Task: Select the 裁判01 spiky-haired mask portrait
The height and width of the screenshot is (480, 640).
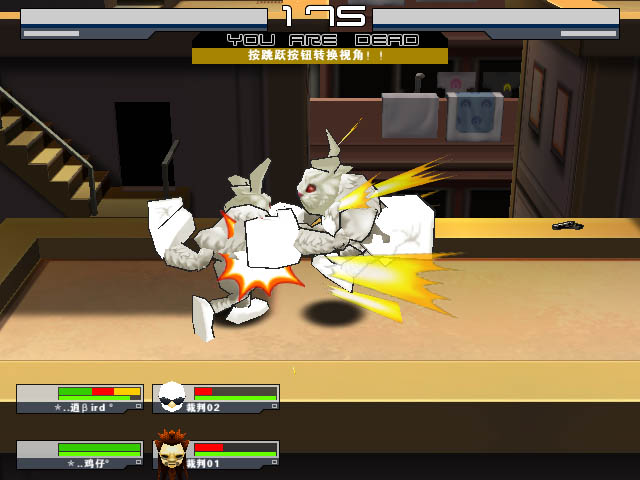Action: point(172,453)
